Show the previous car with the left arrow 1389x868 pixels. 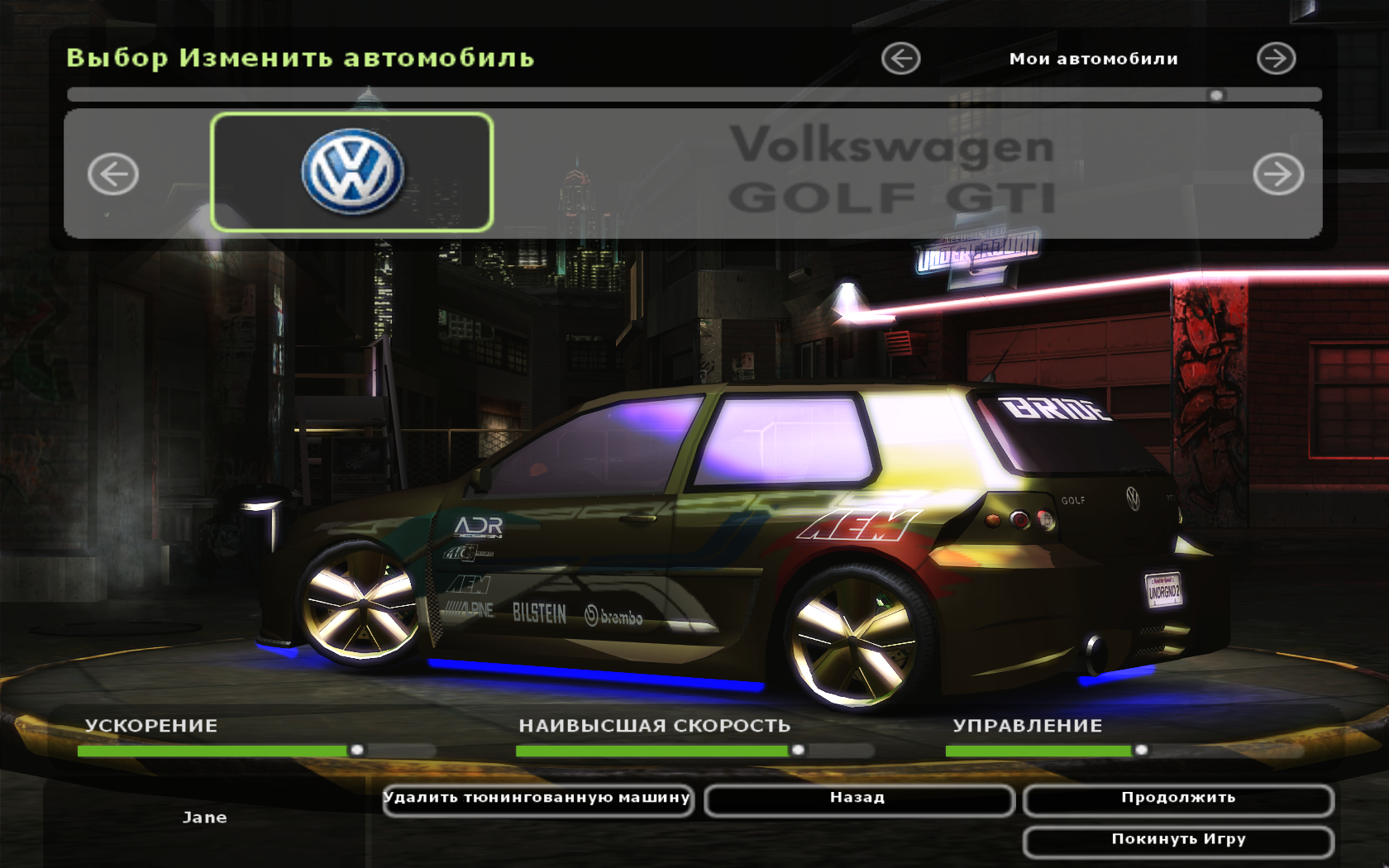(113, 174)
